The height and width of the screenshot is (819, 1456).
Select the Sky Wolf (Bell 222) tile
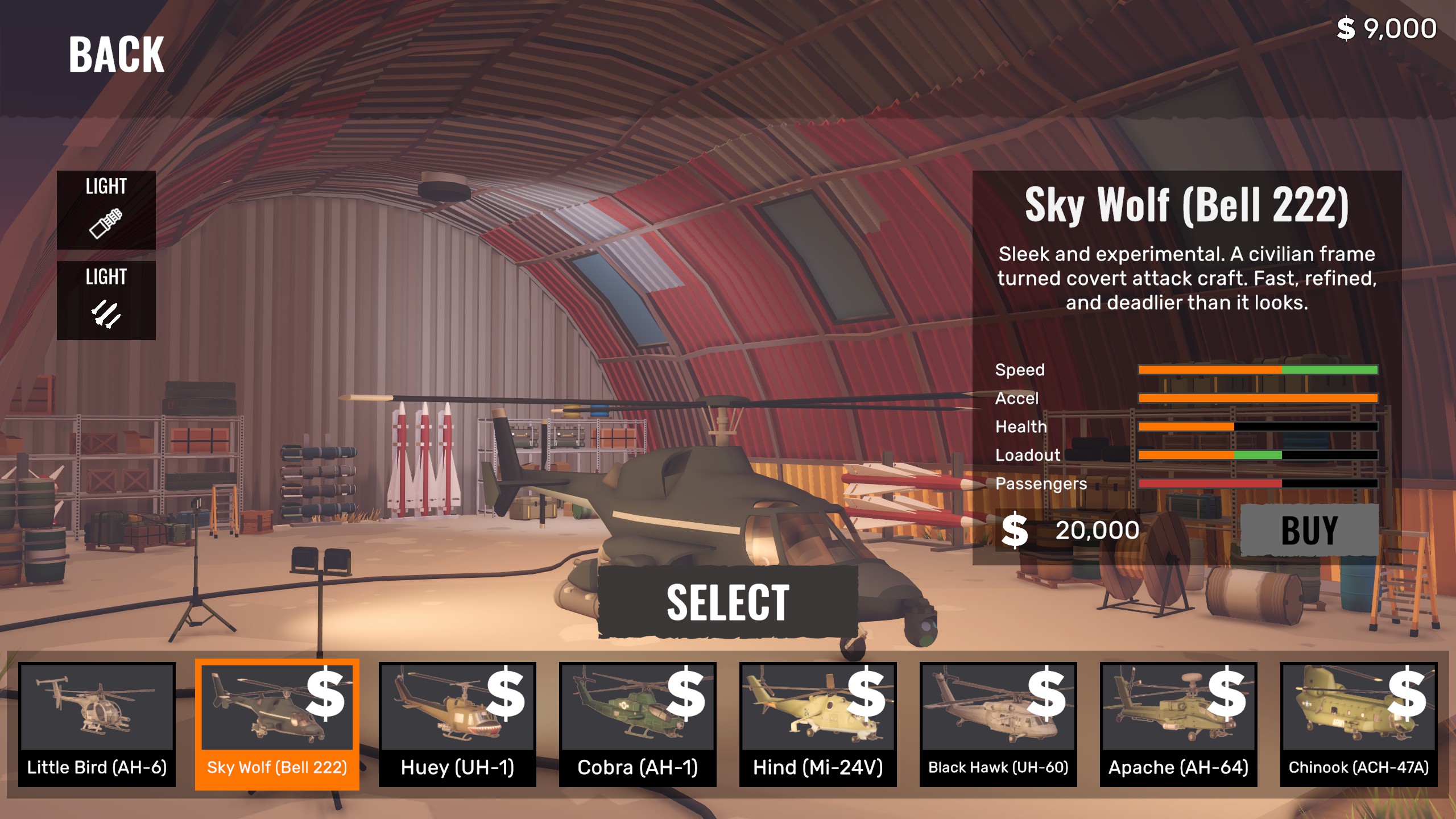pyautogui.click(x=277, y=724)
